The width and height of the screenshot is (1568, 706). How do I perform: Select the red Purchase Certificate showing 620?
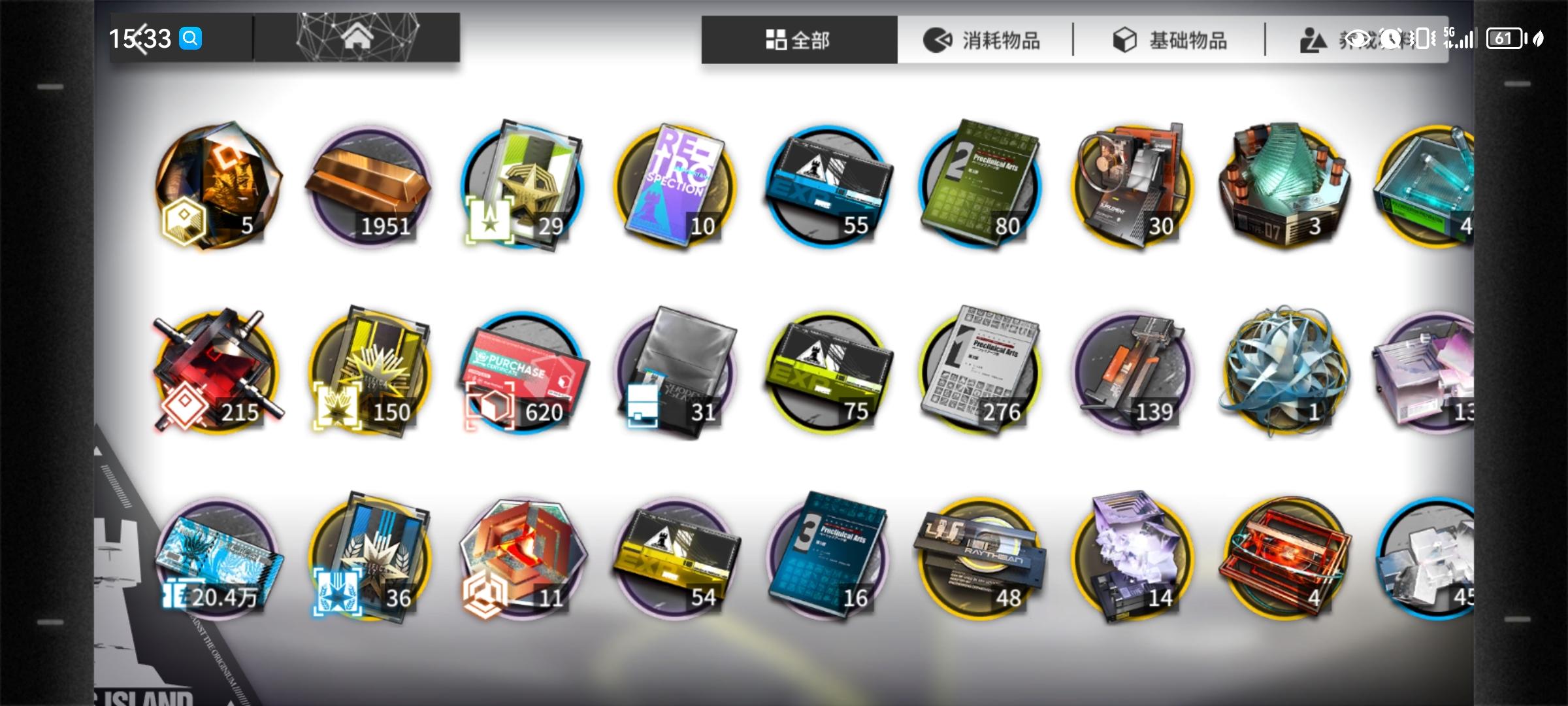[x=523, y=373]
